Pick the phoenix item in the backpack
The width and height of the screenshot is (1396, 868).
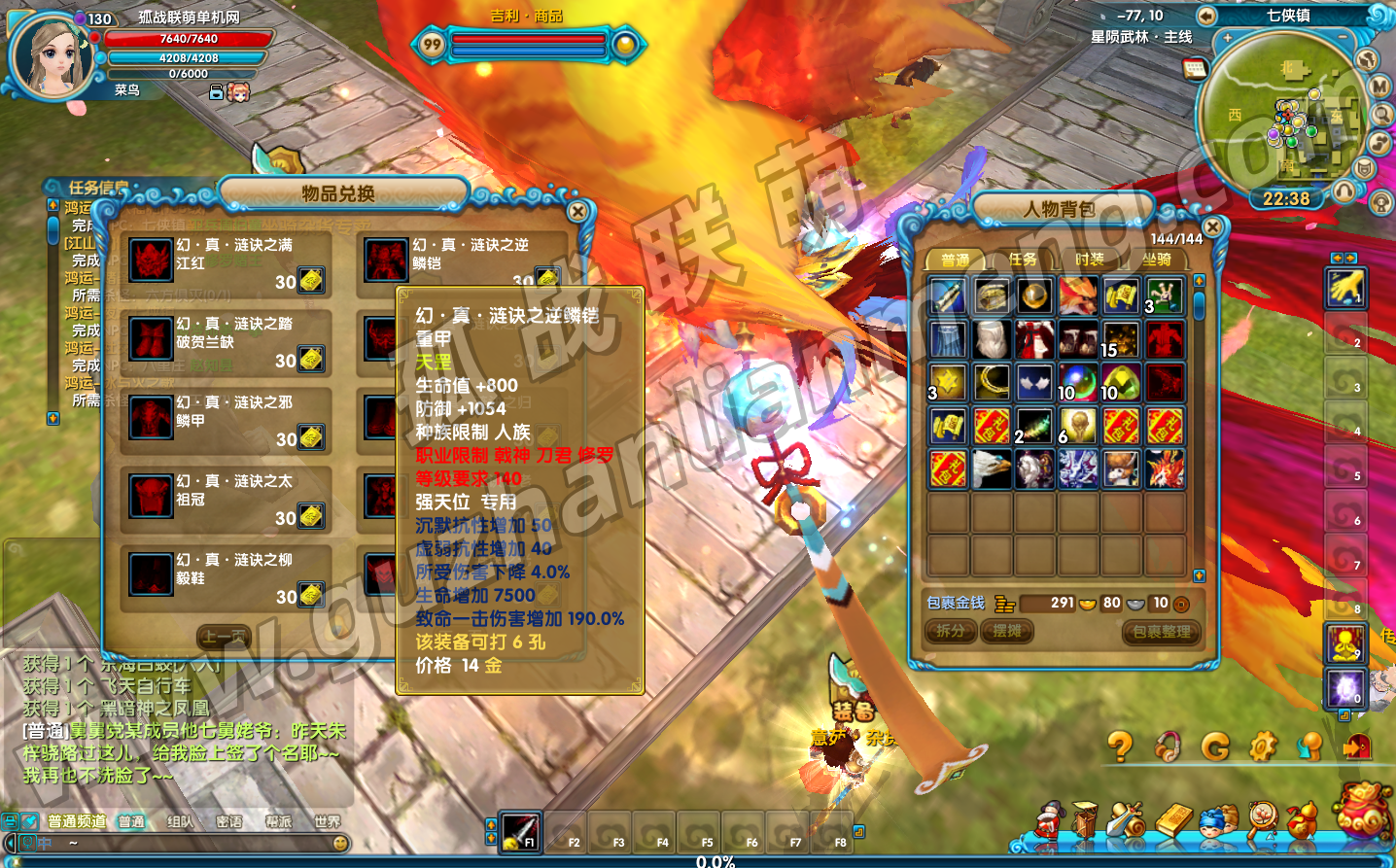(x=1077, y=295)
